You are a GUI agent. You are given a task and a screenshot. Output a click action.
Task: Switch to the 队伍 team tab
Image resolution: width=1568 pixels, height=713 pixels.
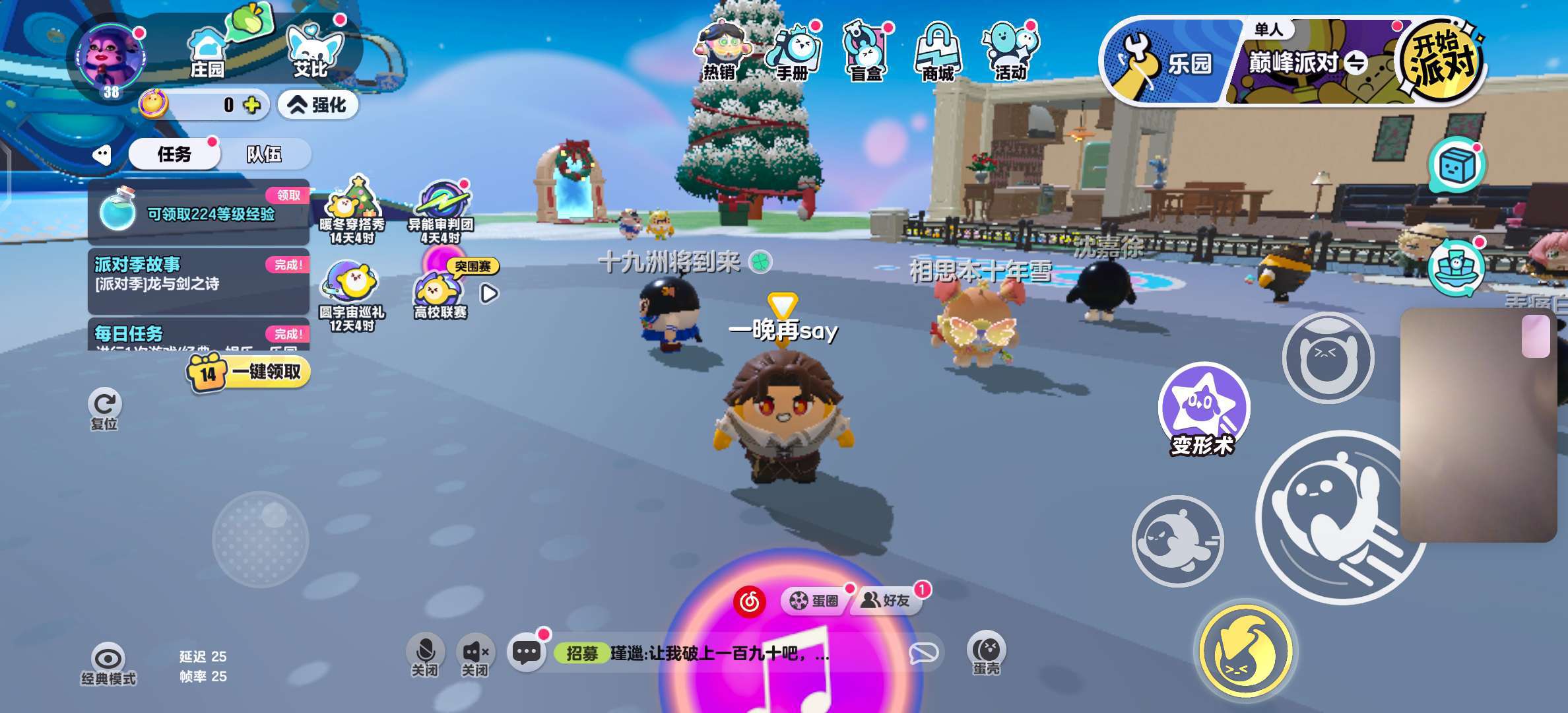(264, 154)
